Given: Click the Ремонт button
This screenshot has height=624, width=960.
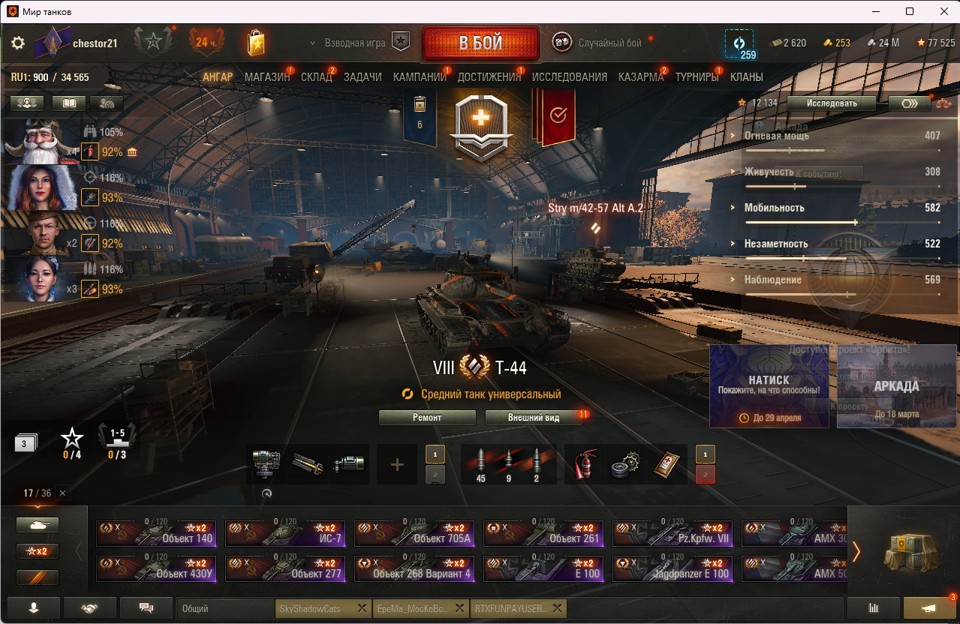Looking at the screenshot, I should click(x=427, y=417).
